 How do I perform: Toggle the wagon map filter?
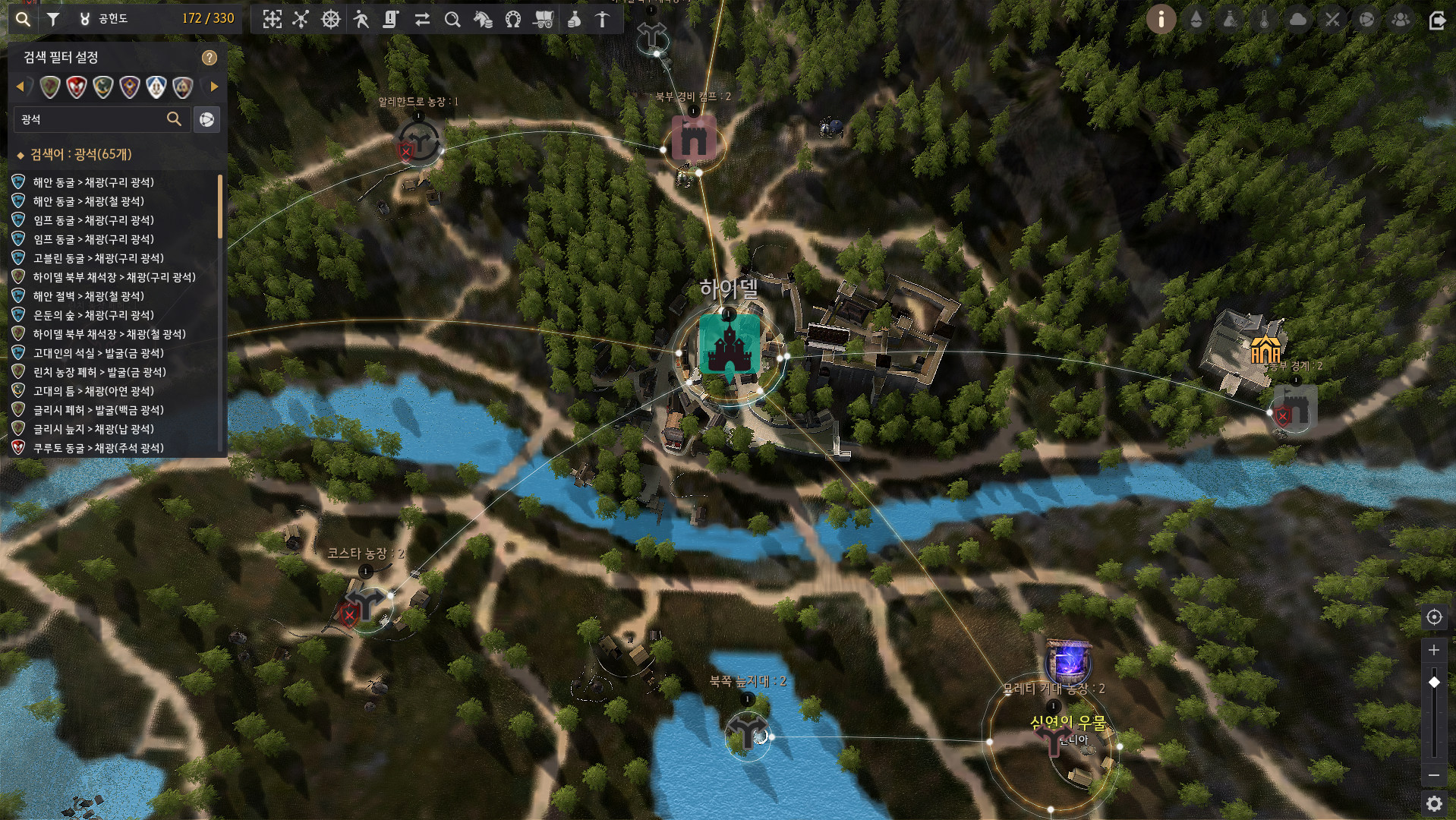point(544,20)
